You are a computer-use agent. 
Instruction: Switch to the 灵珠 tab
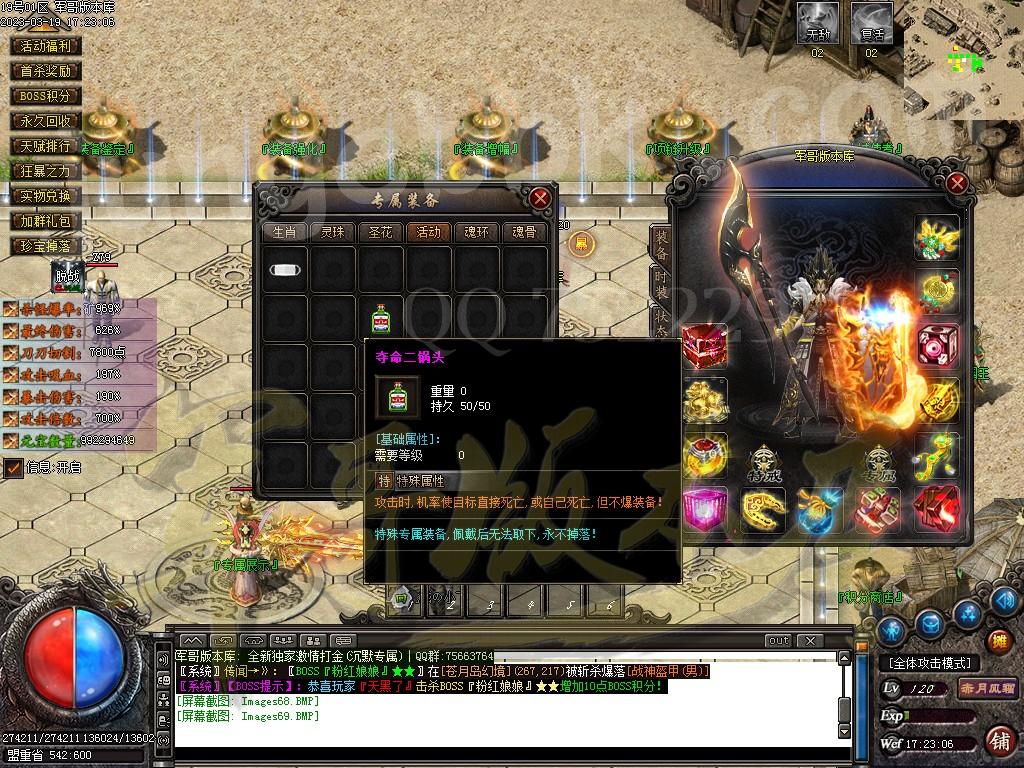(x=332, y=232)
